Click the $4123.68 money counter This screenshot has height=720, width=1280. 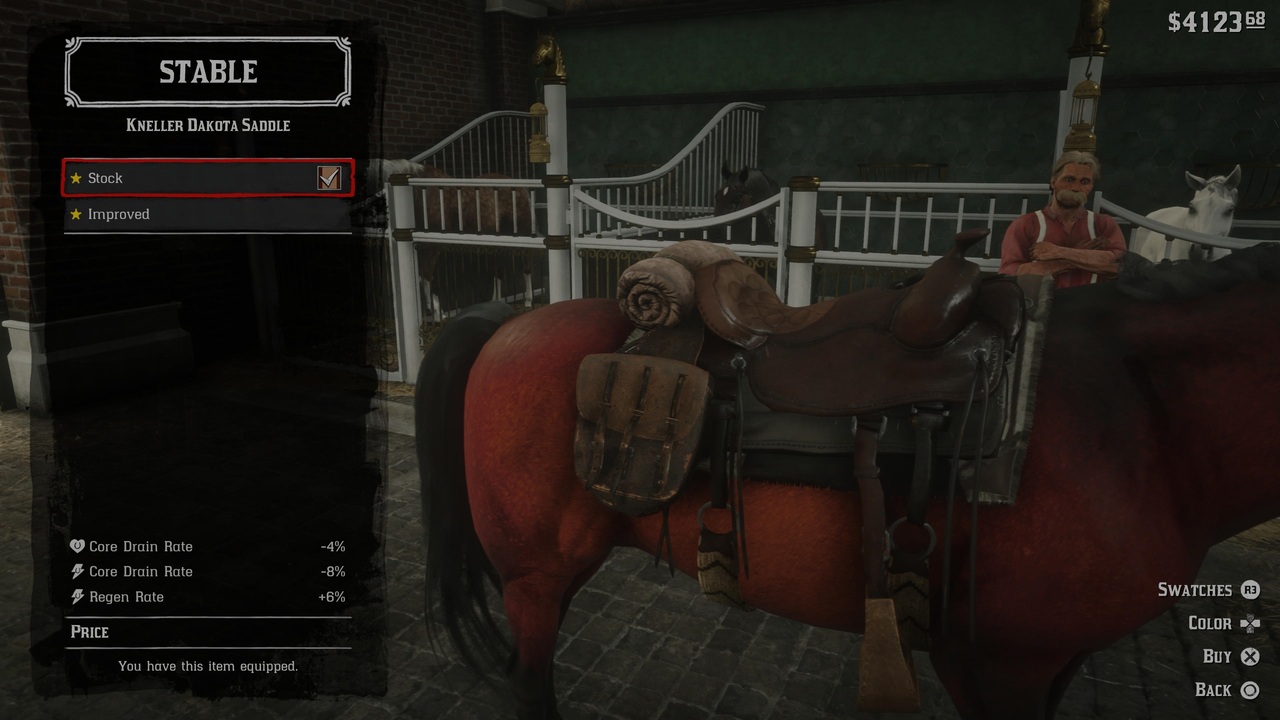(1216, 22)
